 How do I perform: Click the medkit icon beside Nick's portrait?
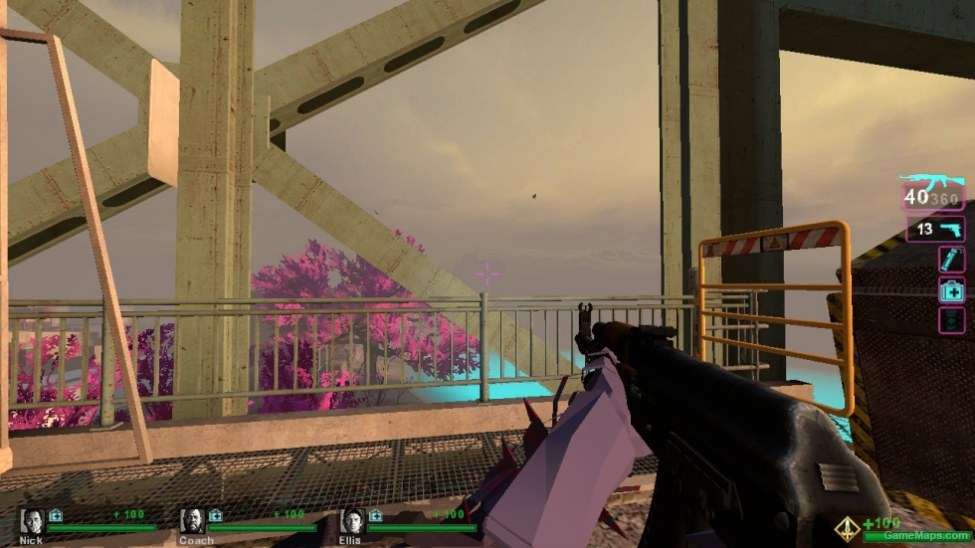point(56,516)
